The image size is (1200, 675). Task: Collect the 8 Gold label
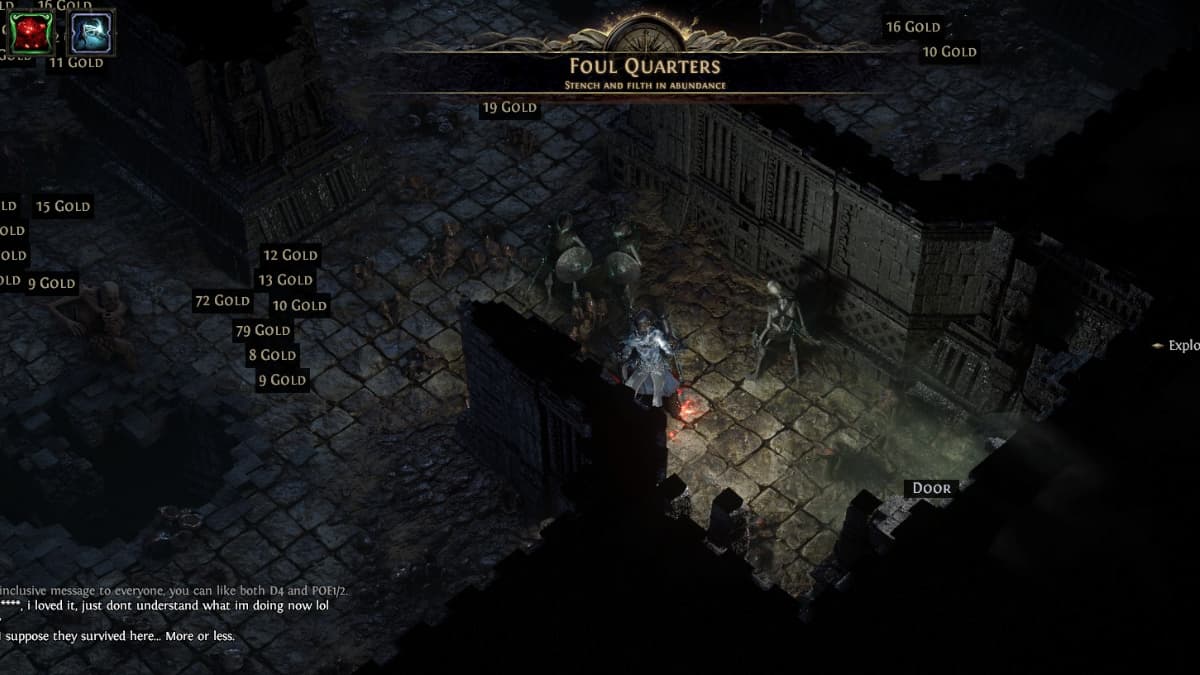(x=273, y=355)
